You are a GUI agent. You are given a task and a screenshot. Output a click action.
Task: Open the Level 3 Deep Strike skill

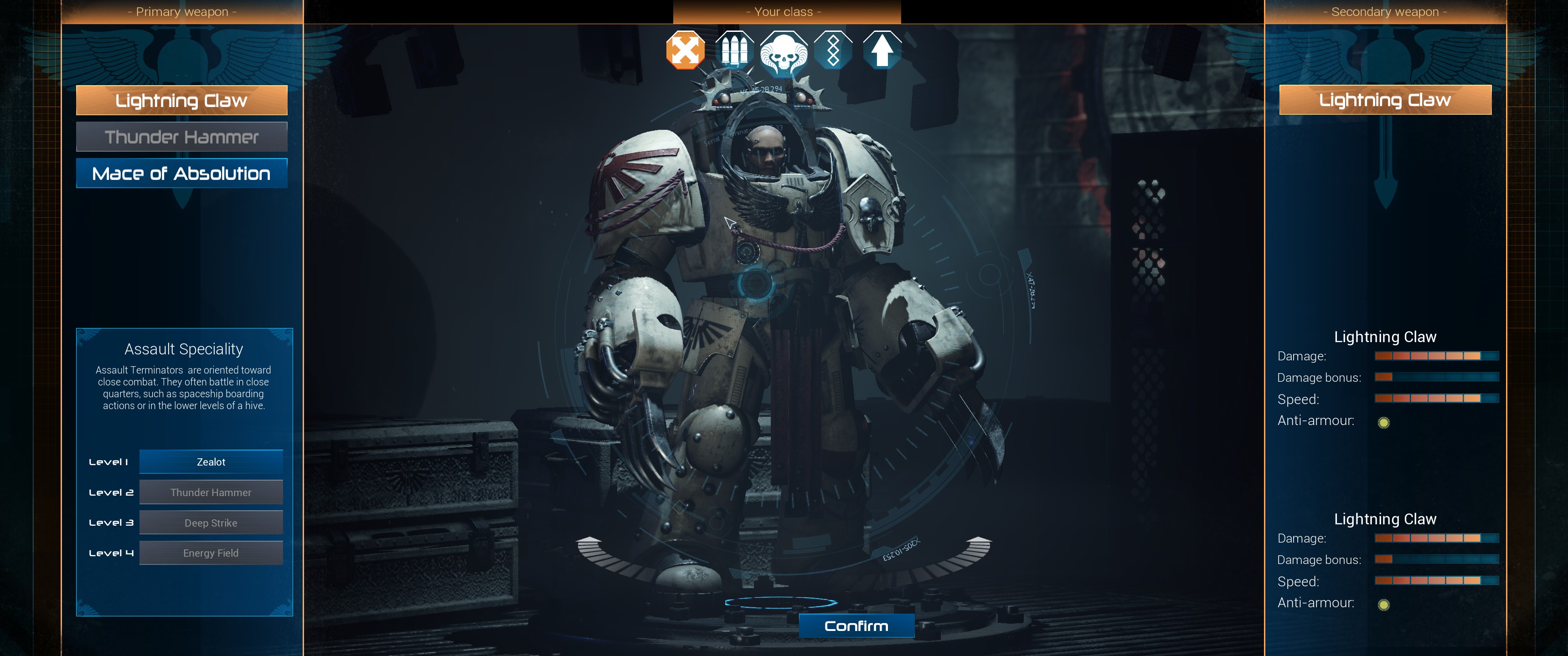pos(211,523)
